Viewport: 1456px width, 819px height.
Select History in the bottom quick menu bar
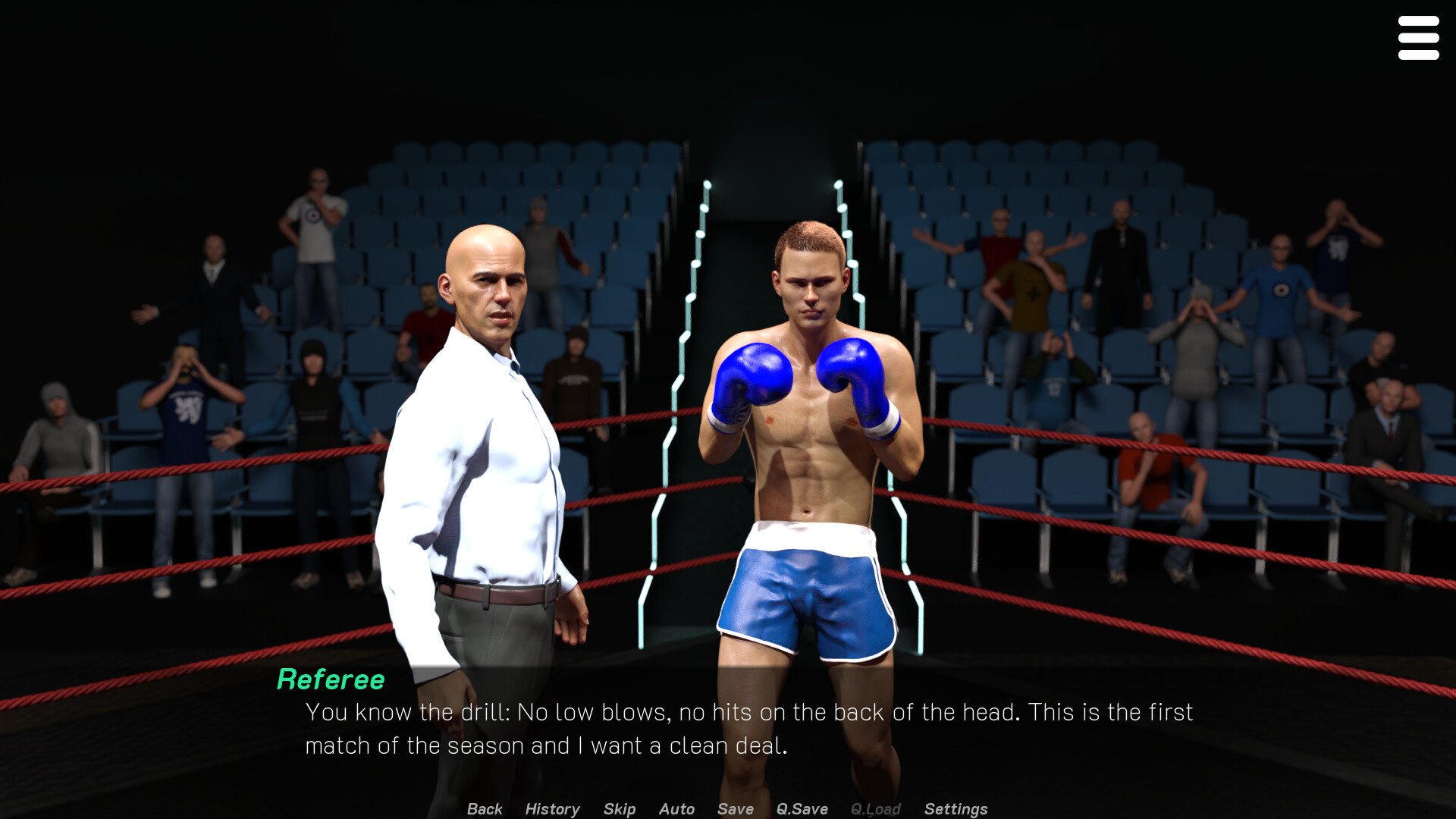pyautogui.click(x=551, y=809)
